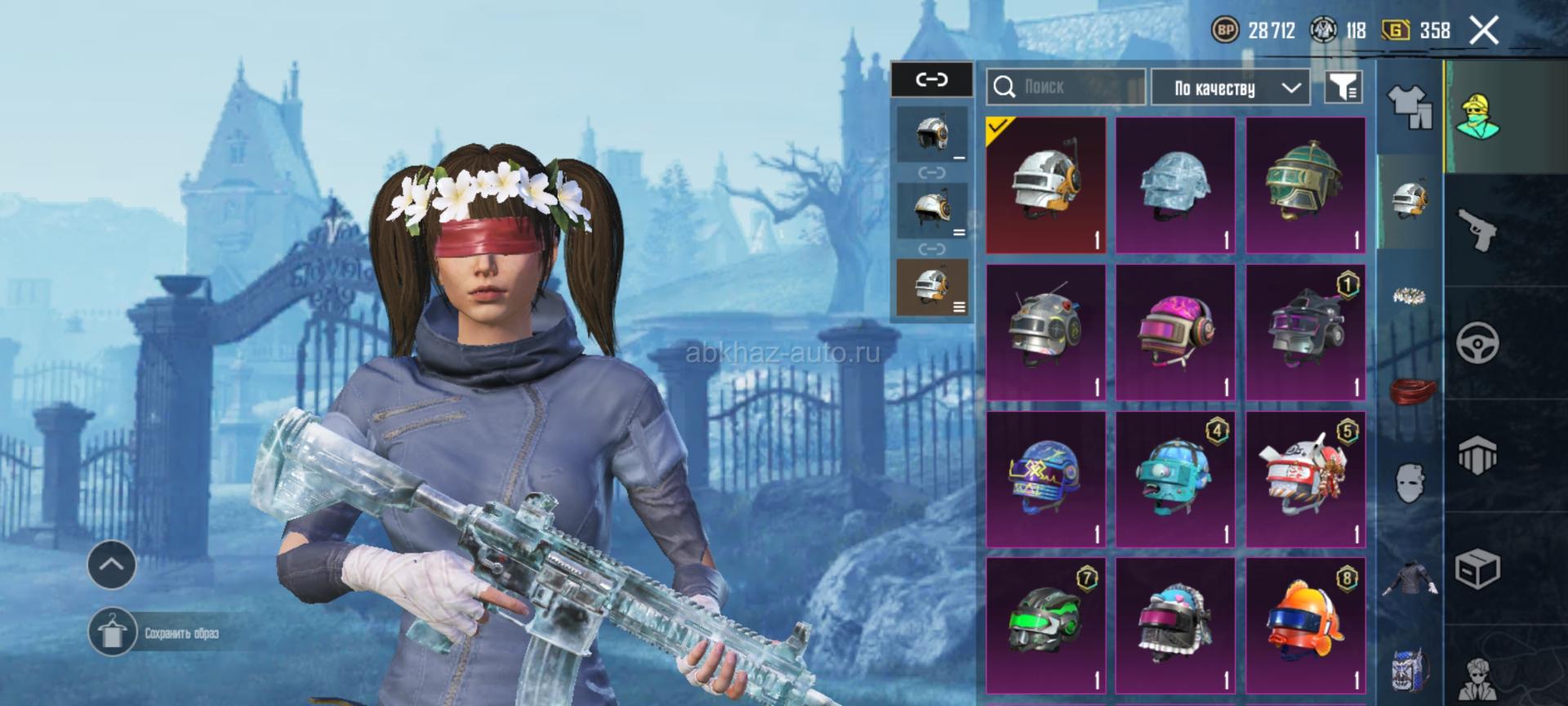Expand the round up-arrow button
This screenshot has width=1568, height=706.
[112, 564]
